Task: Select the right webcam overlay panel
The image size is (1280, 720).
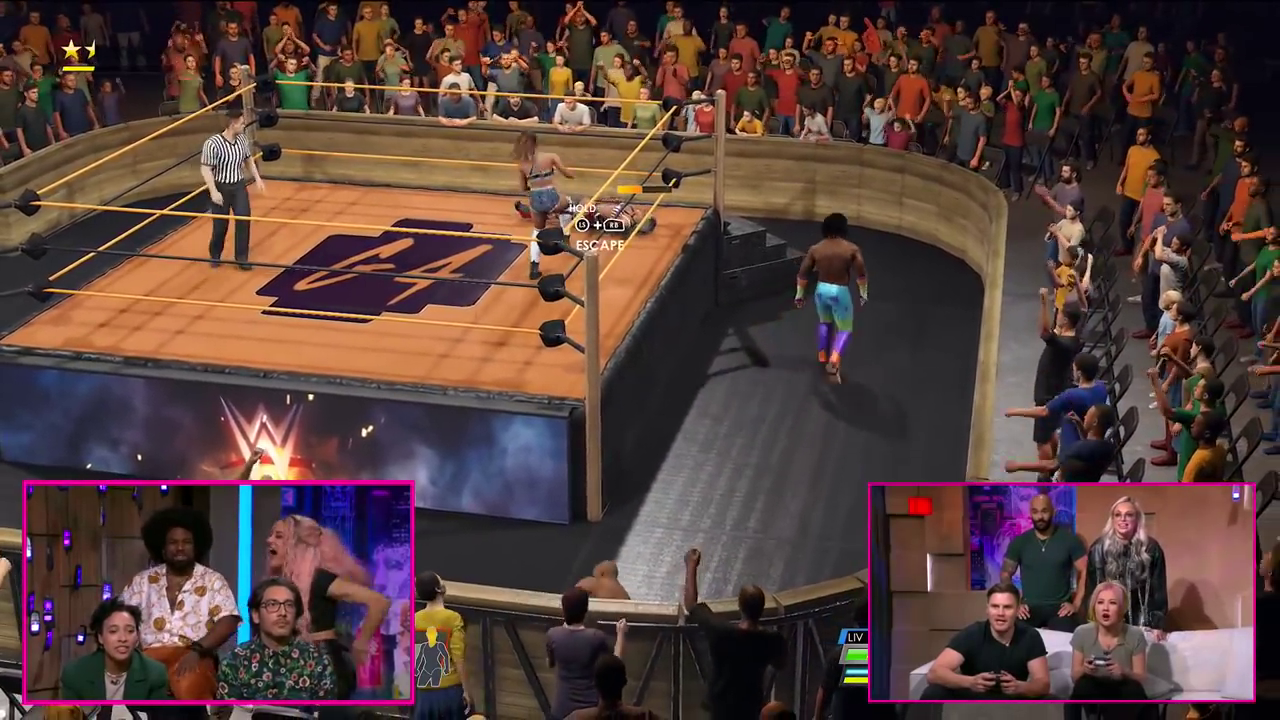Action: coord(1061,592)
